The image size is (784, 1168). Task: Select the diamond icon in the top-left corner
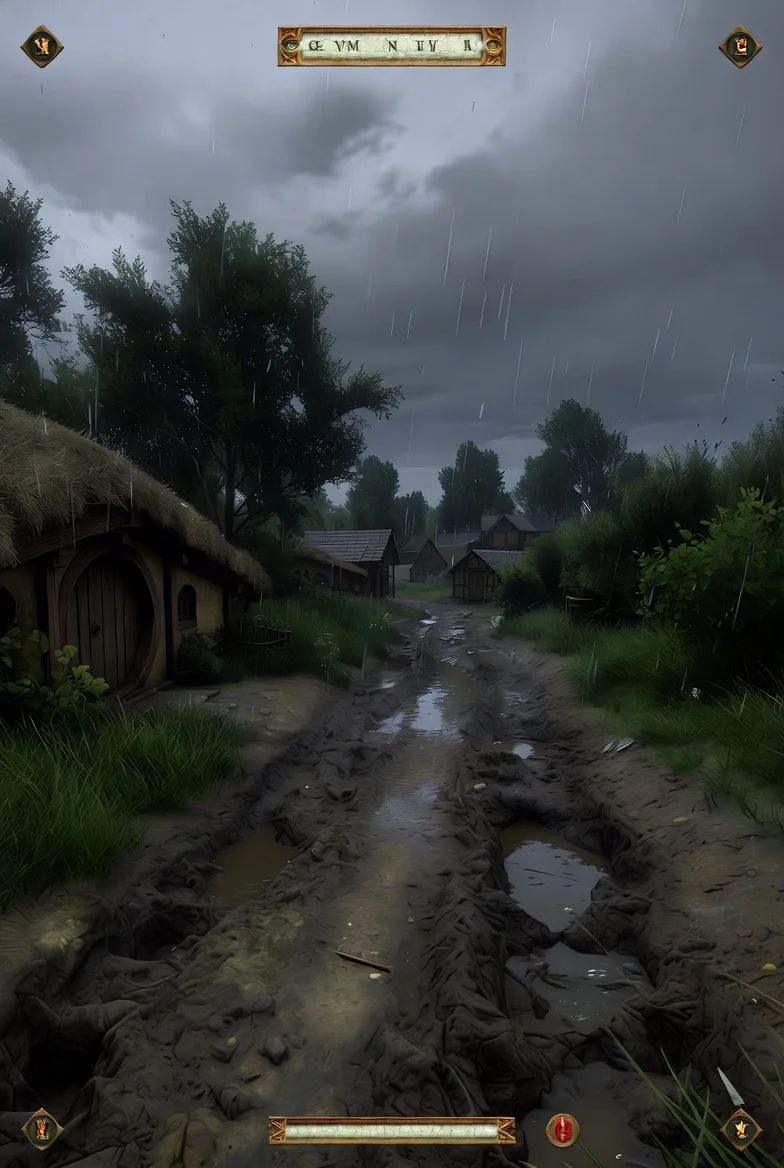42,46
